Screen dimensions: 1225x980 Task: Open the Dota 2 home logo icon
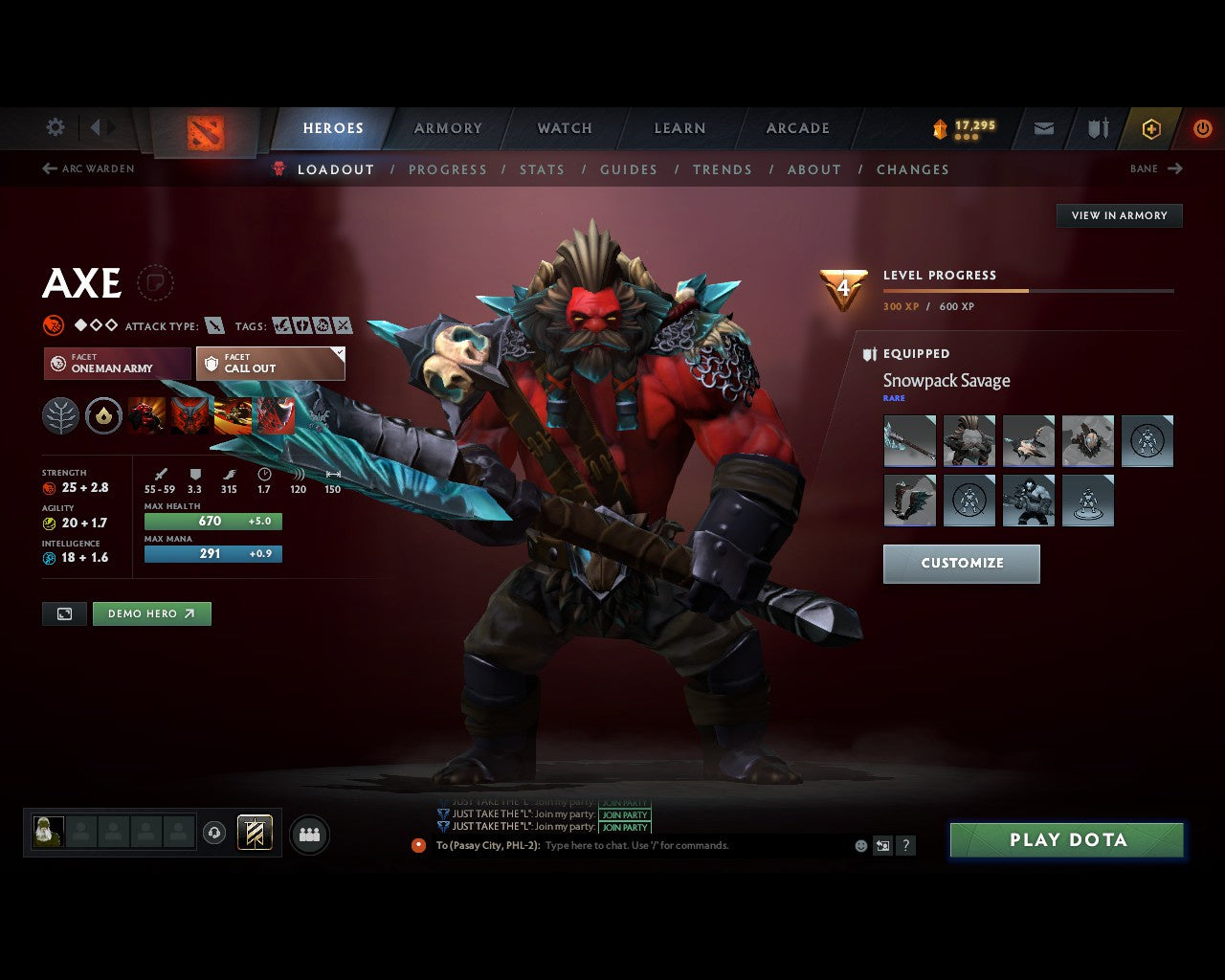pyautogui.click(x=204, y=131)
